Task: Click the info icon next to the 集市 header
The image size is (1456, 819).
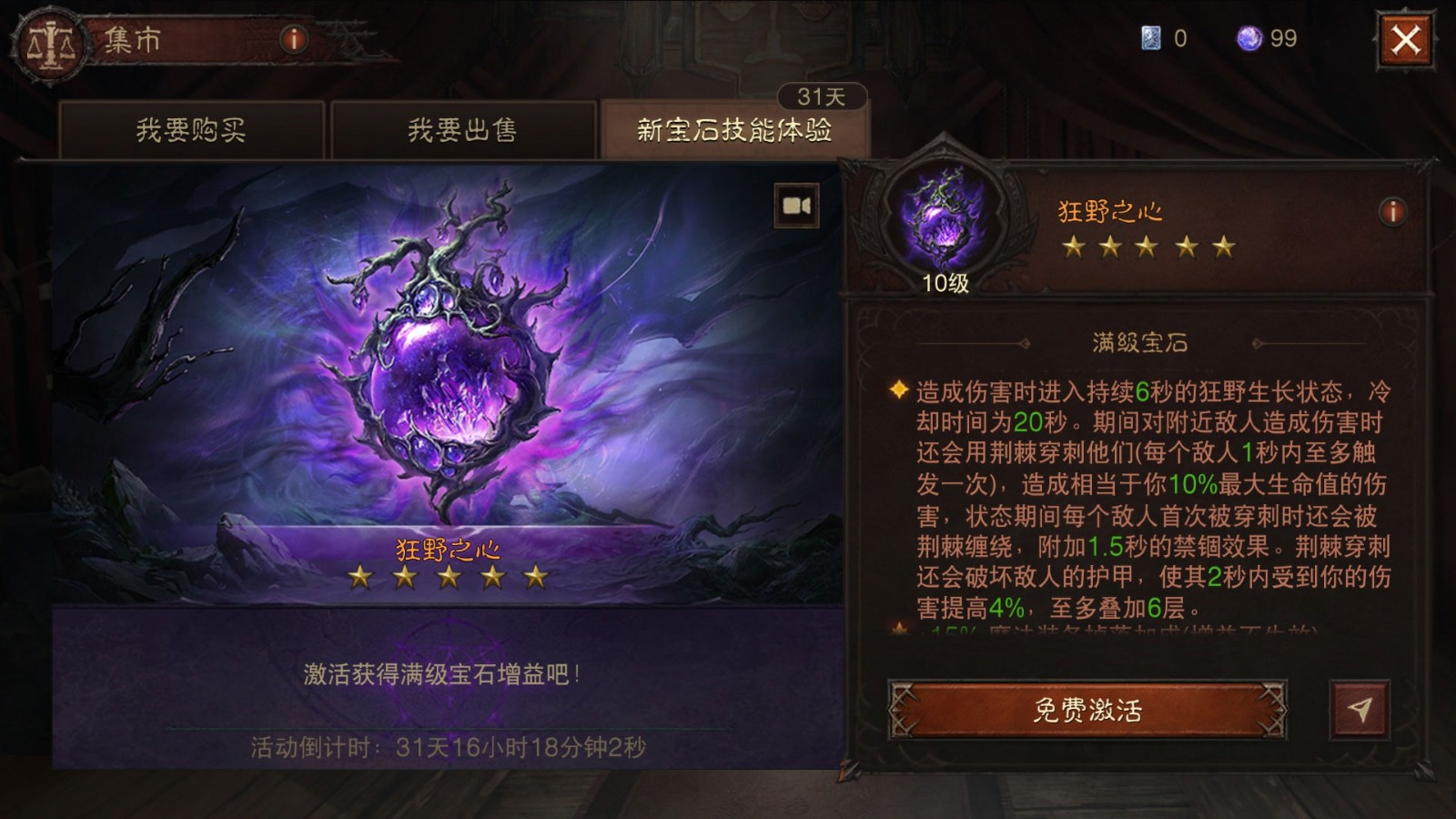Action: click(x=291, y=39)
